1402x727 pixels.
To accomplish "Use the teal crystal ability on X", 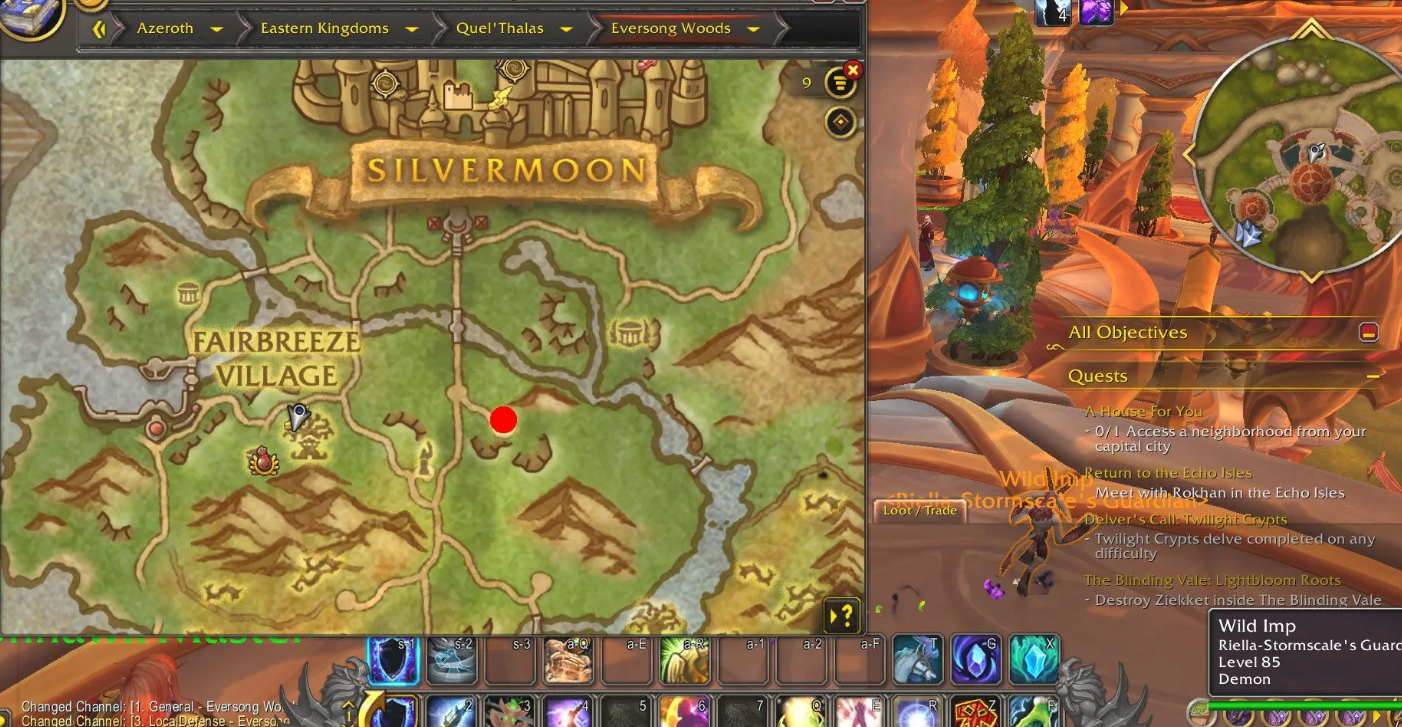I will pyautogui.click(x=1033, y=660).
